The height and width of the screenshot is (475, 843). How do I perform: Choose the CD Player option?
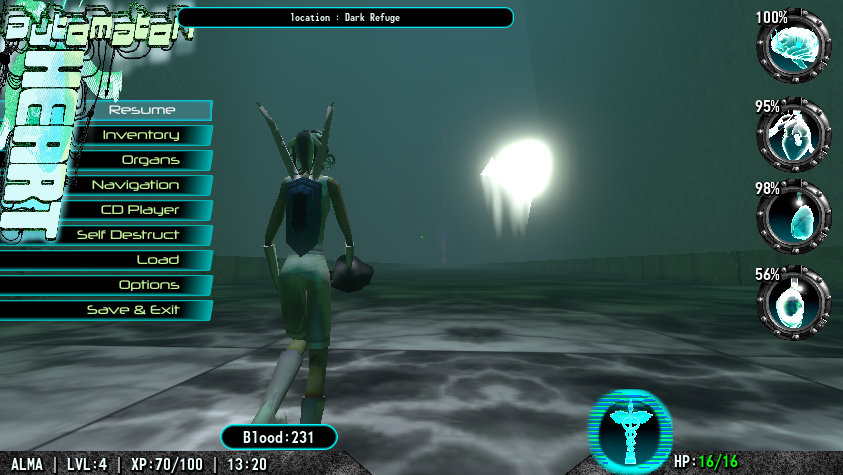click(140, 210)
